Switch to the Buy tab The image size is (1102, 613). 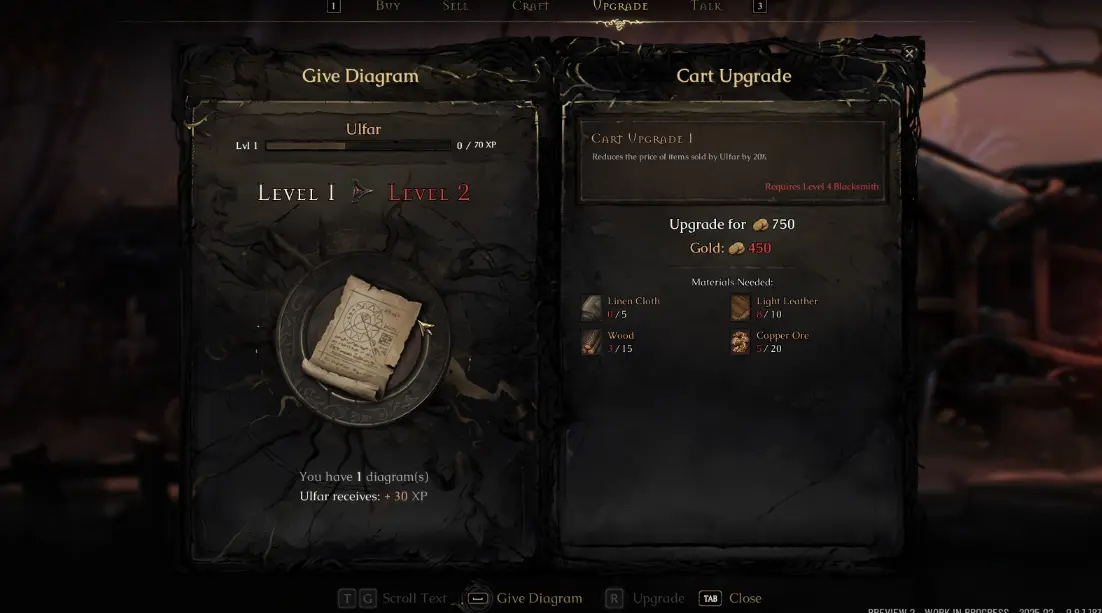coord(388,6)
